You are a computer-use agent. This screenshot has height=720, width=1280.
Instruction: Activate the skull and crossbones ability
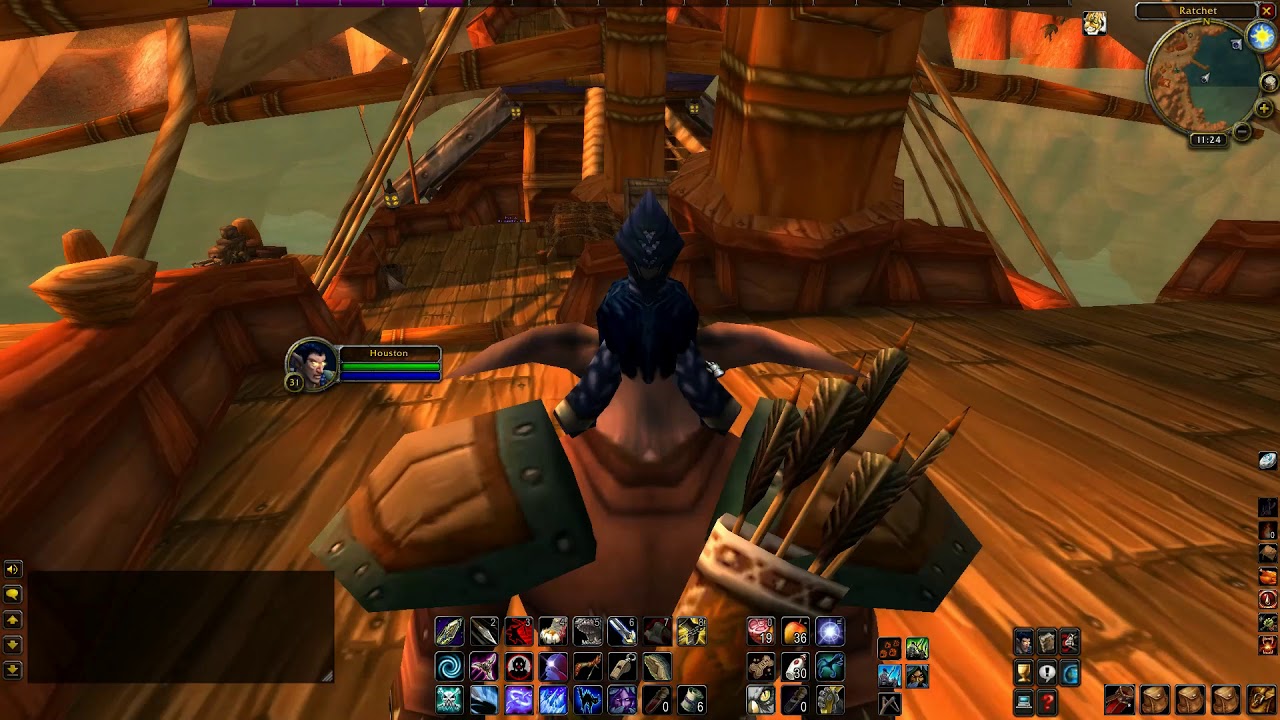[449, 700]
